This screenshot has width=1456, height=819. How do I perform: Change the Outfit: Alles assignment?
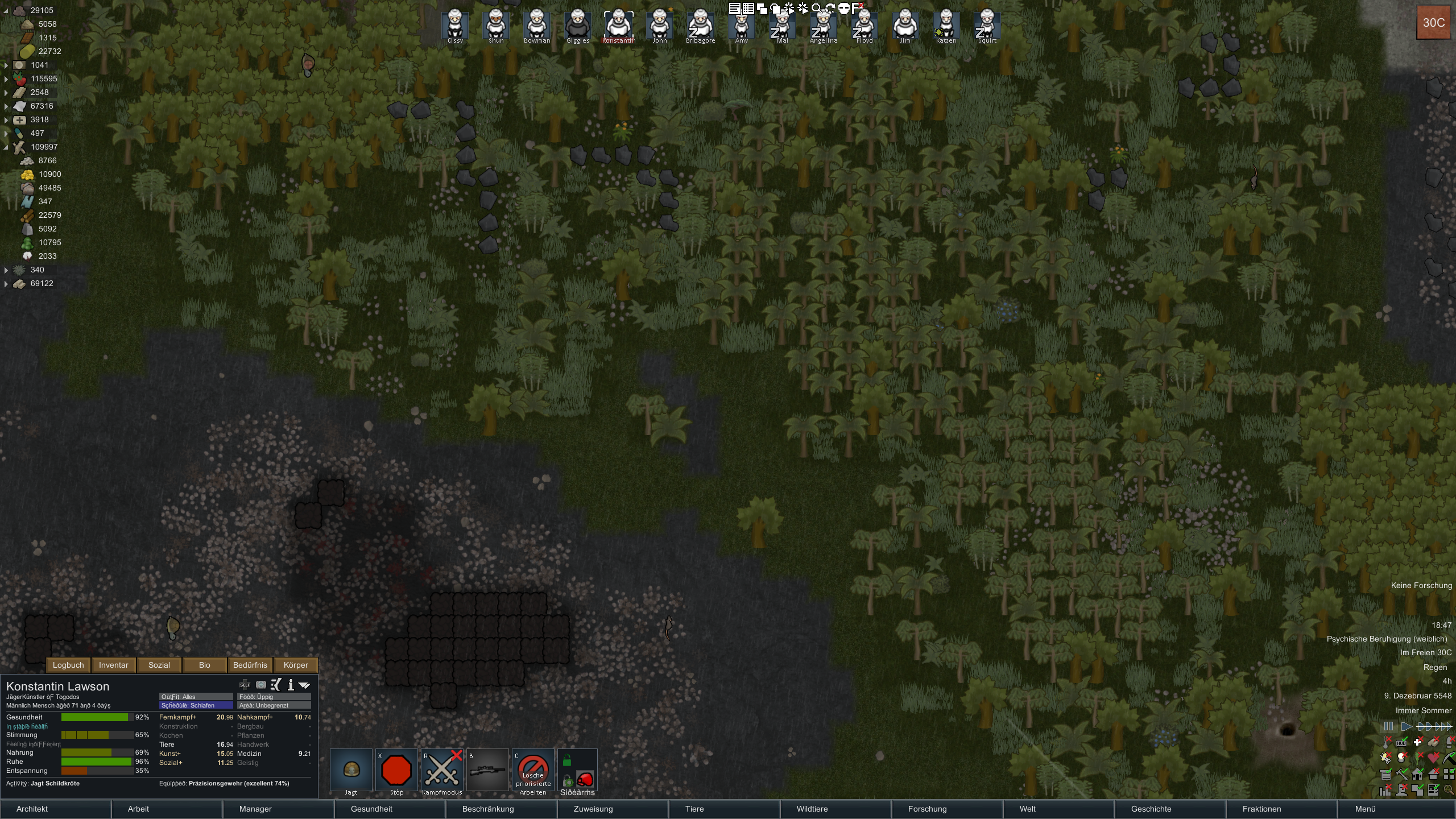tap(196, 697)
